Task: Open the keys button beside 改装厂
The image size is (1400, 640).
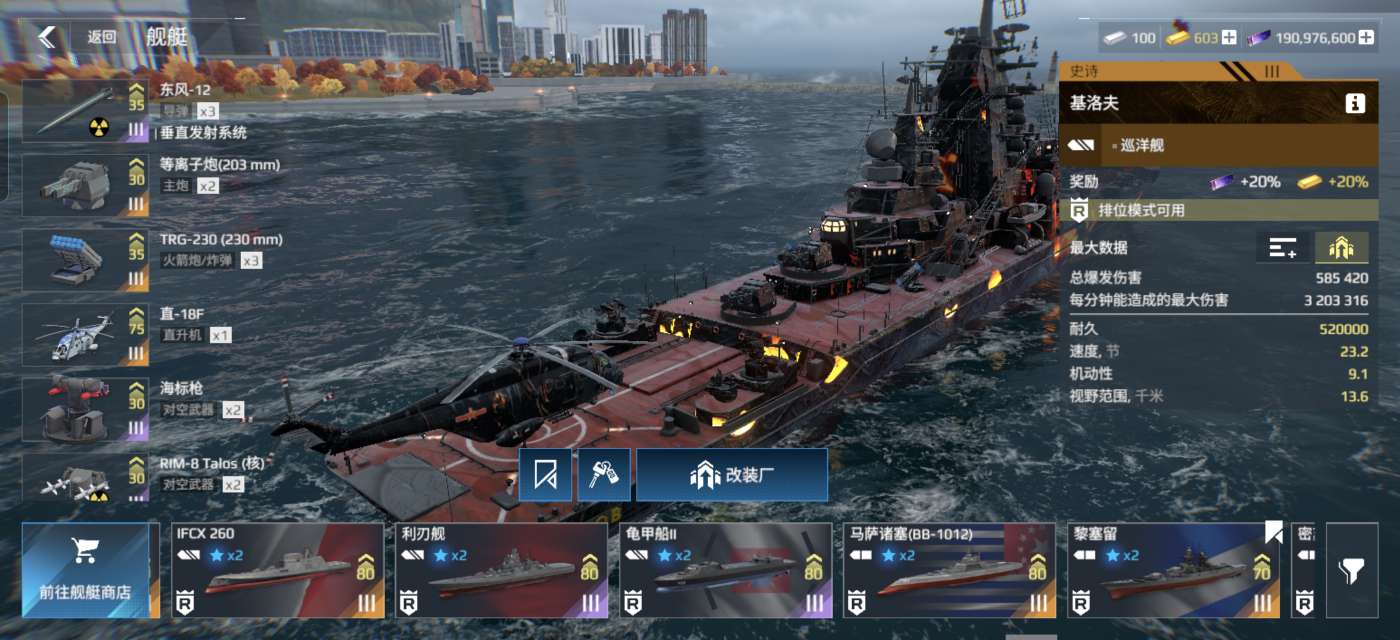Action: click(x=604, y=475)
